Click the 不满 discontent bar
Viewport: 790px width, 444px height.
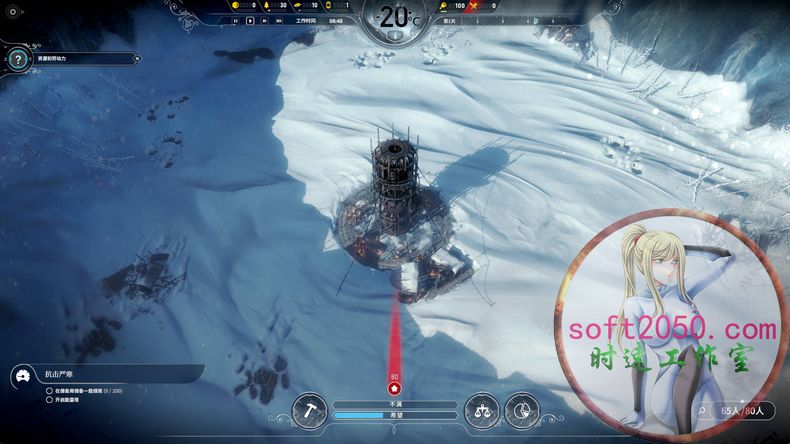[395, 404]
